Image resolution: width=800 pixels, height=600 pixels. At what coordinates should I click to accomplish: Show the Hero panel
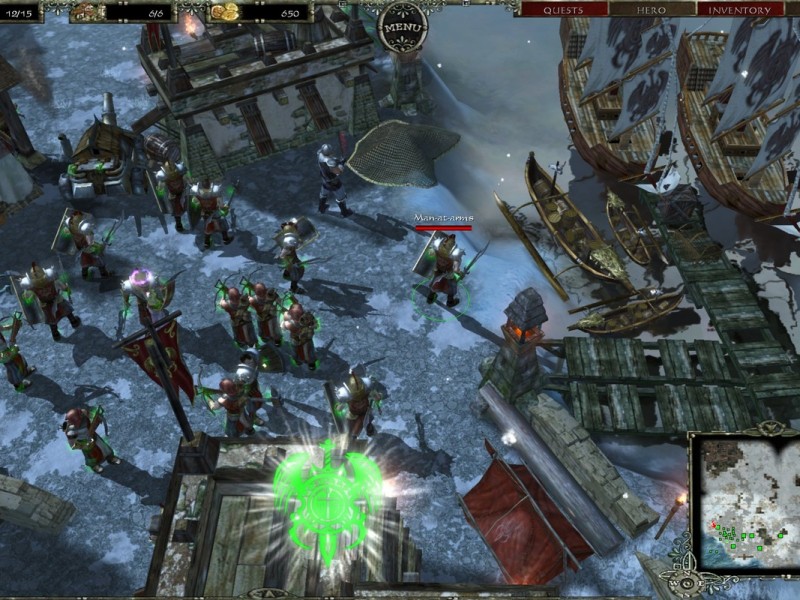[x=651, y=10]
